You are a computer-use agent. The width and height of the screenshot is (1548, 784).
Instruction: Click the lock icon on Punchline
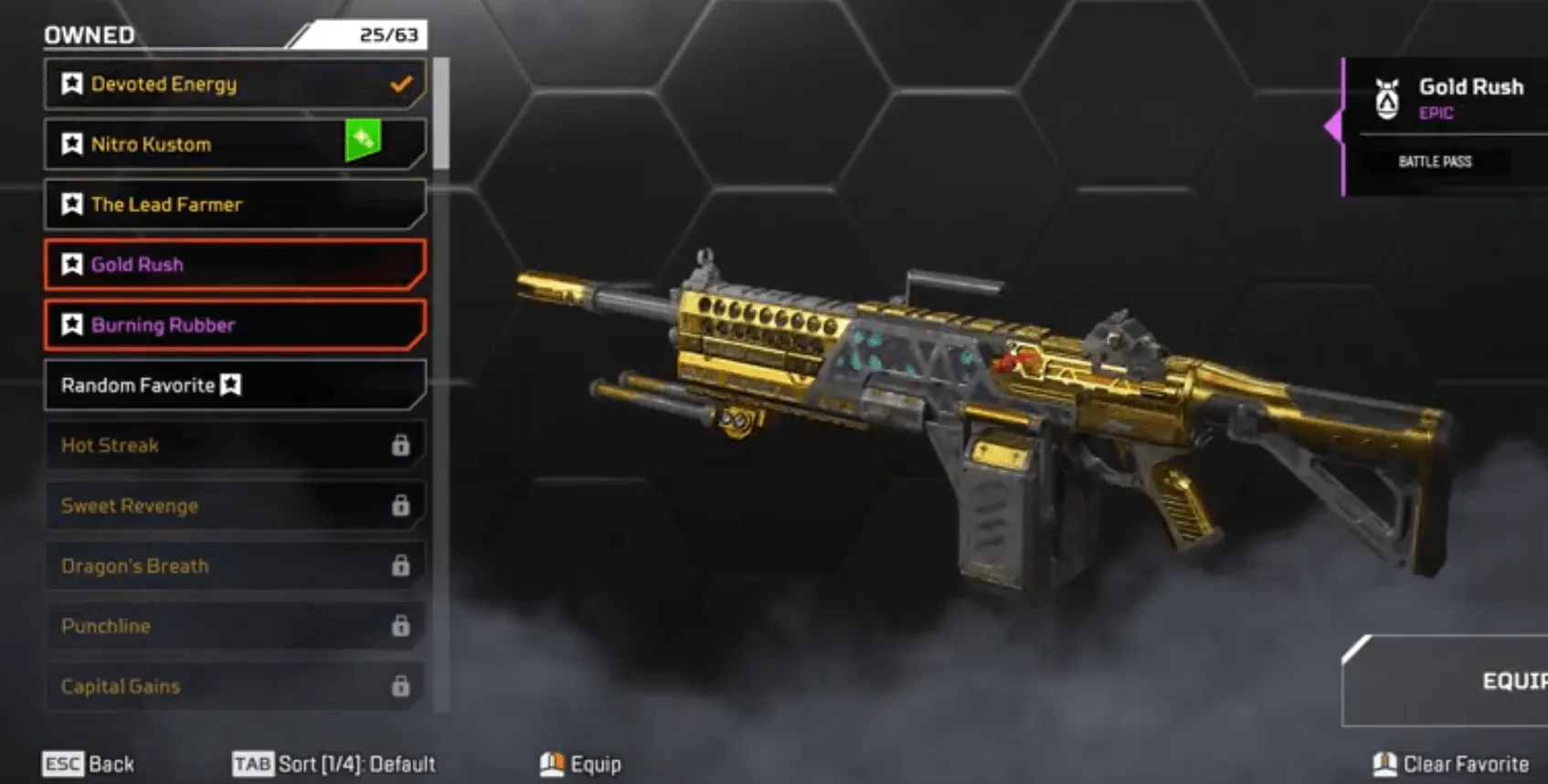click(399, 627)
